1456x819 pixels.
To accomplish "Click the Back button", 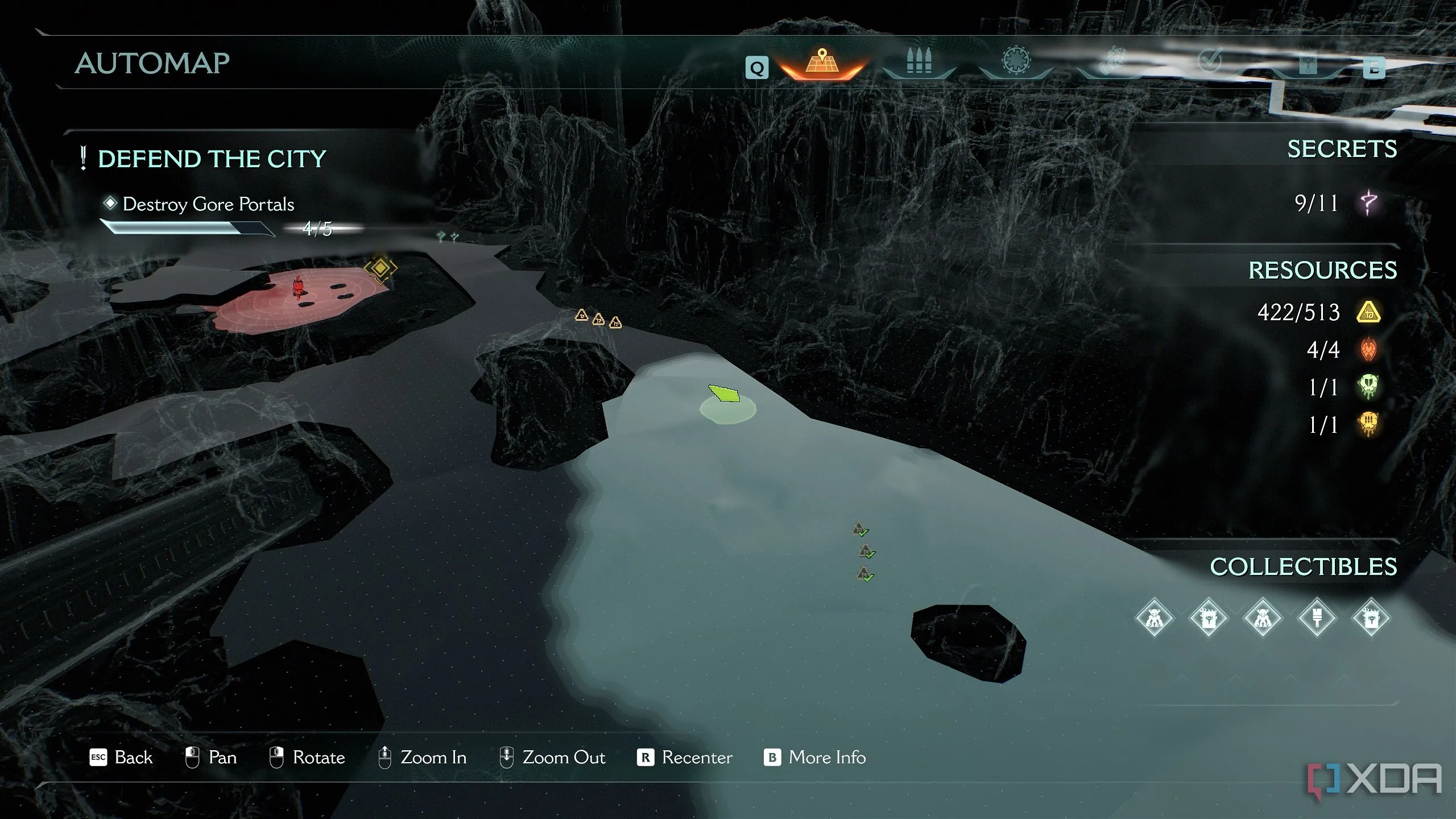I will click(x=121, y=758).
